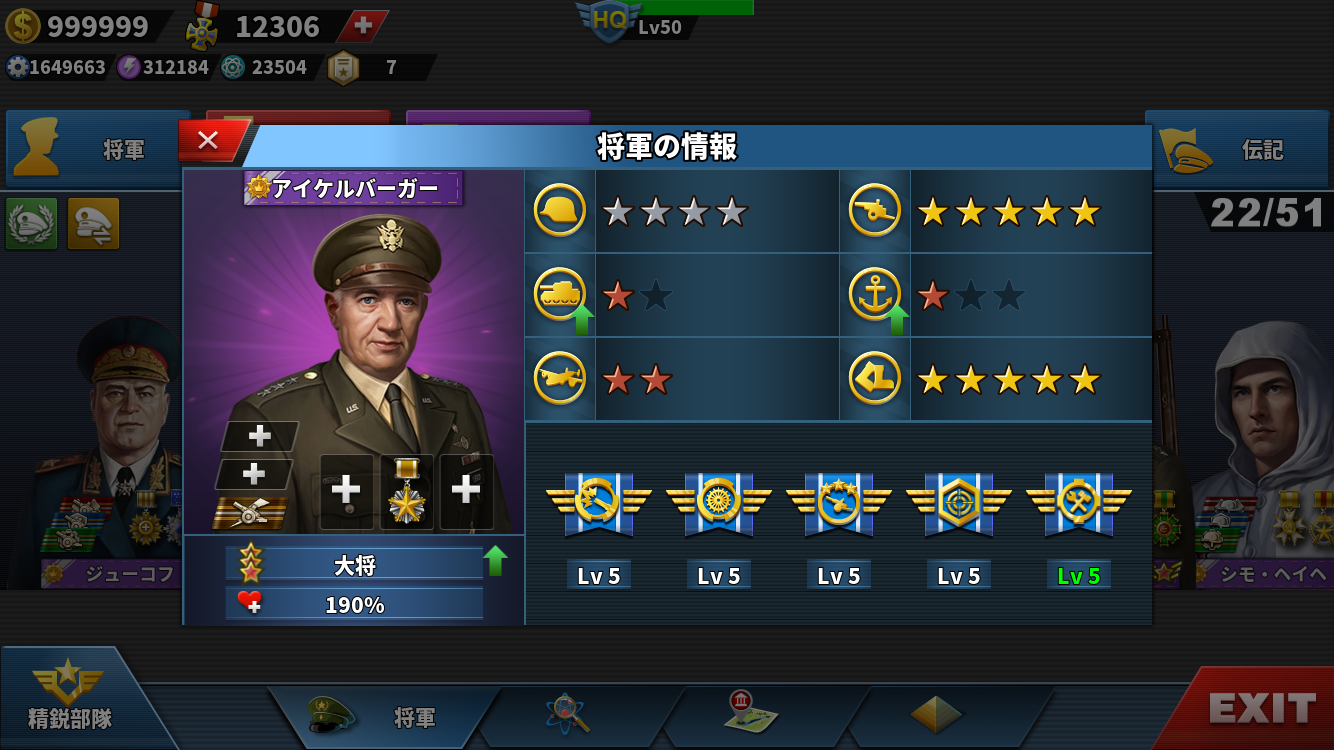Click the green laurel cap filter icon
The height and width of the screenshot is (750, 1334).
(31, 223)
